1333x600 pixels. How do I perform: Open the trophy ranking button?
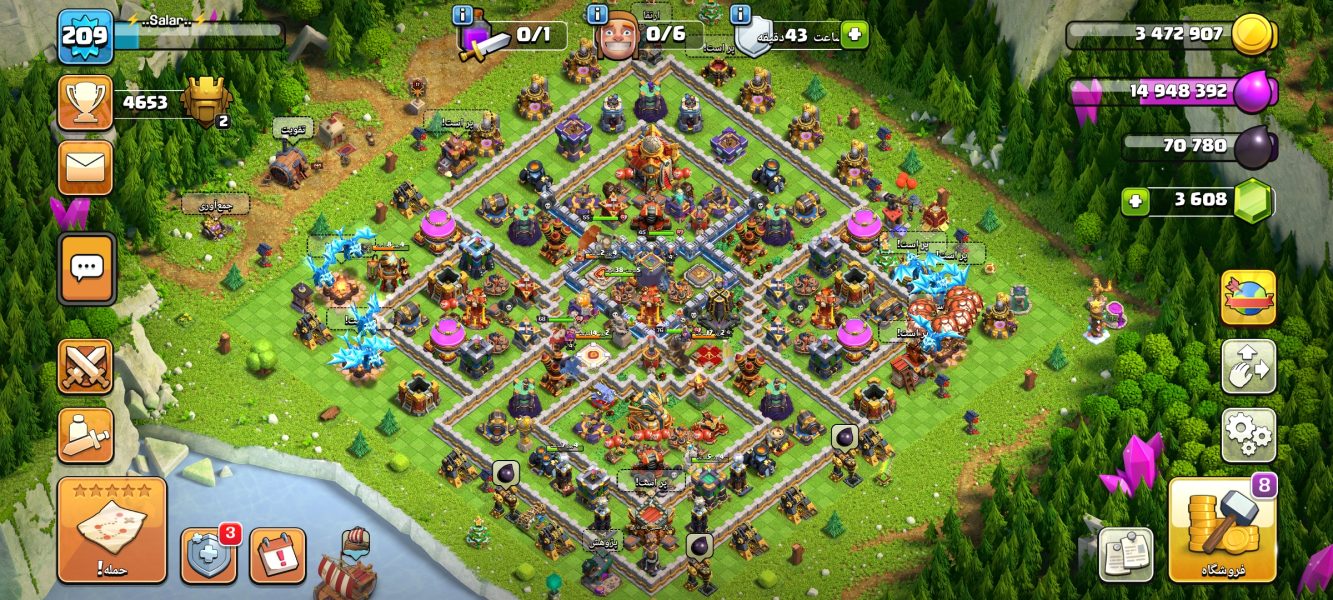tap(85, 102)
